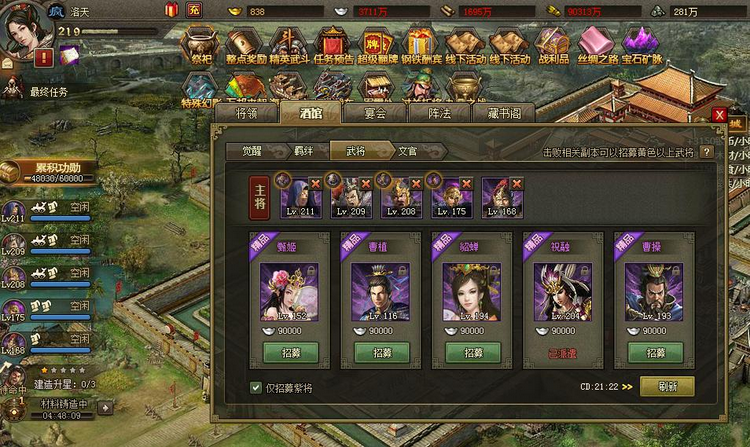Select the 祝融 general portrait card
750x447 pixels.
(x=563, y=291)
